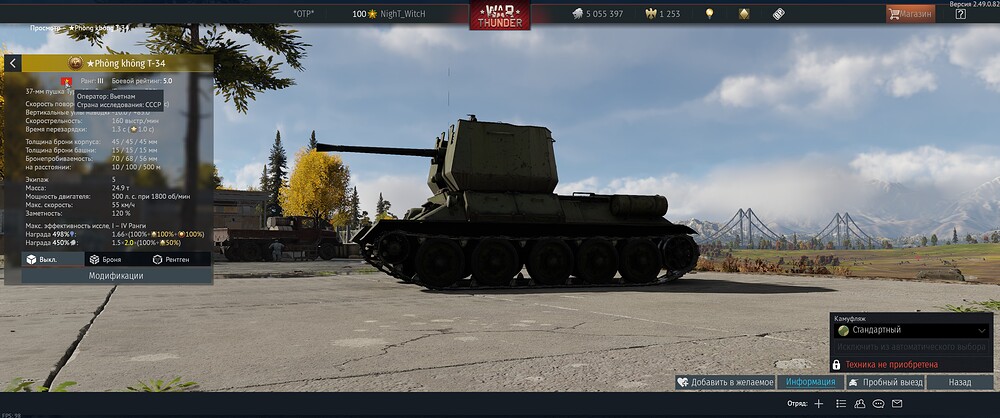
Task: Click the War Thunder logo
Action: [x=500, y=15]
